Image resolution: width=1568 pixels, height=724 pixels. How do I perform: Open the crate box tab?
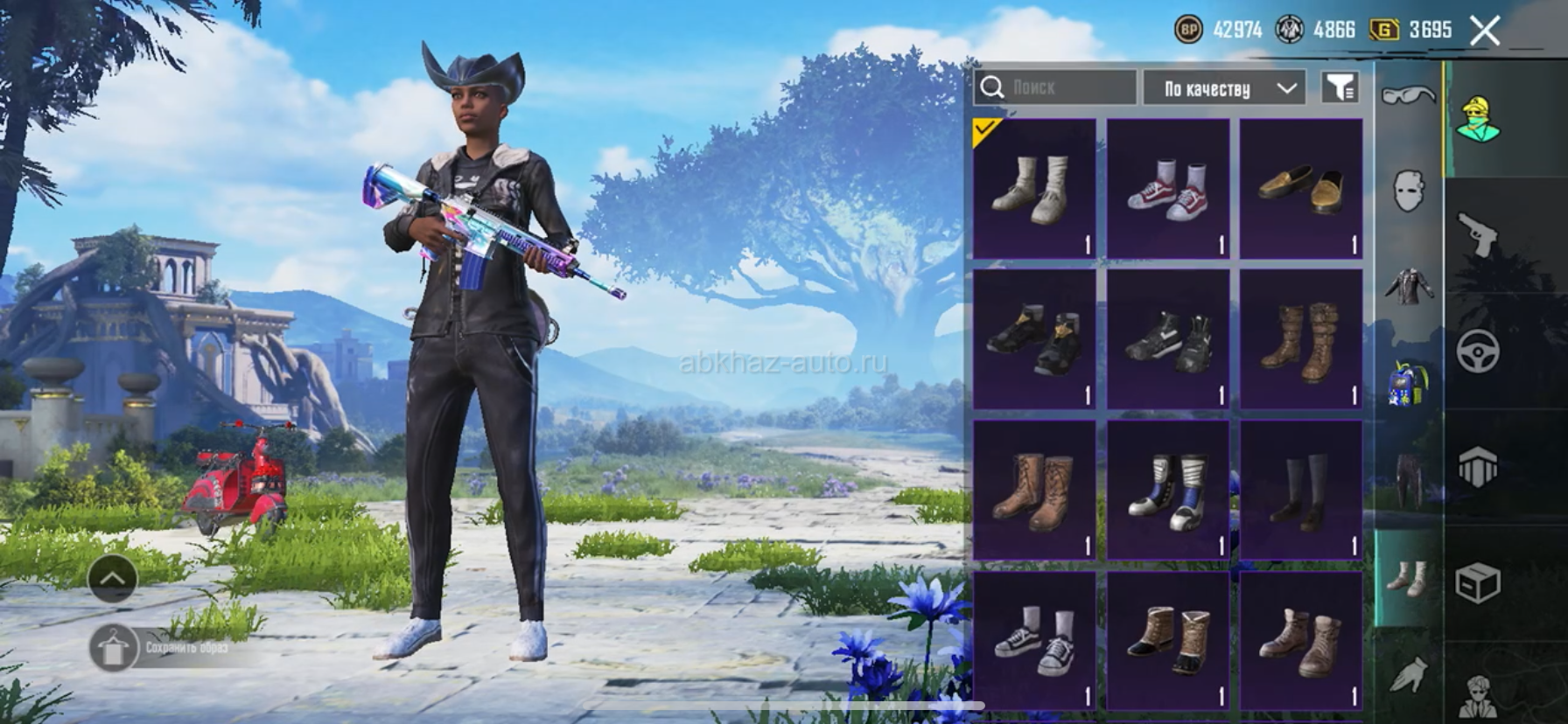[1478, 581]
